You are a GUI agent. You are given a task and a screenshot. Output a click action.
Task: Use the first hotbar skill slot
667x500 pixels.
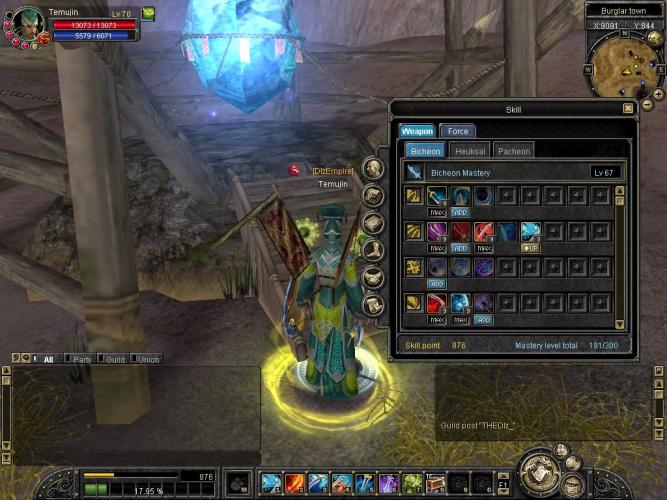[x=270, y=484]
